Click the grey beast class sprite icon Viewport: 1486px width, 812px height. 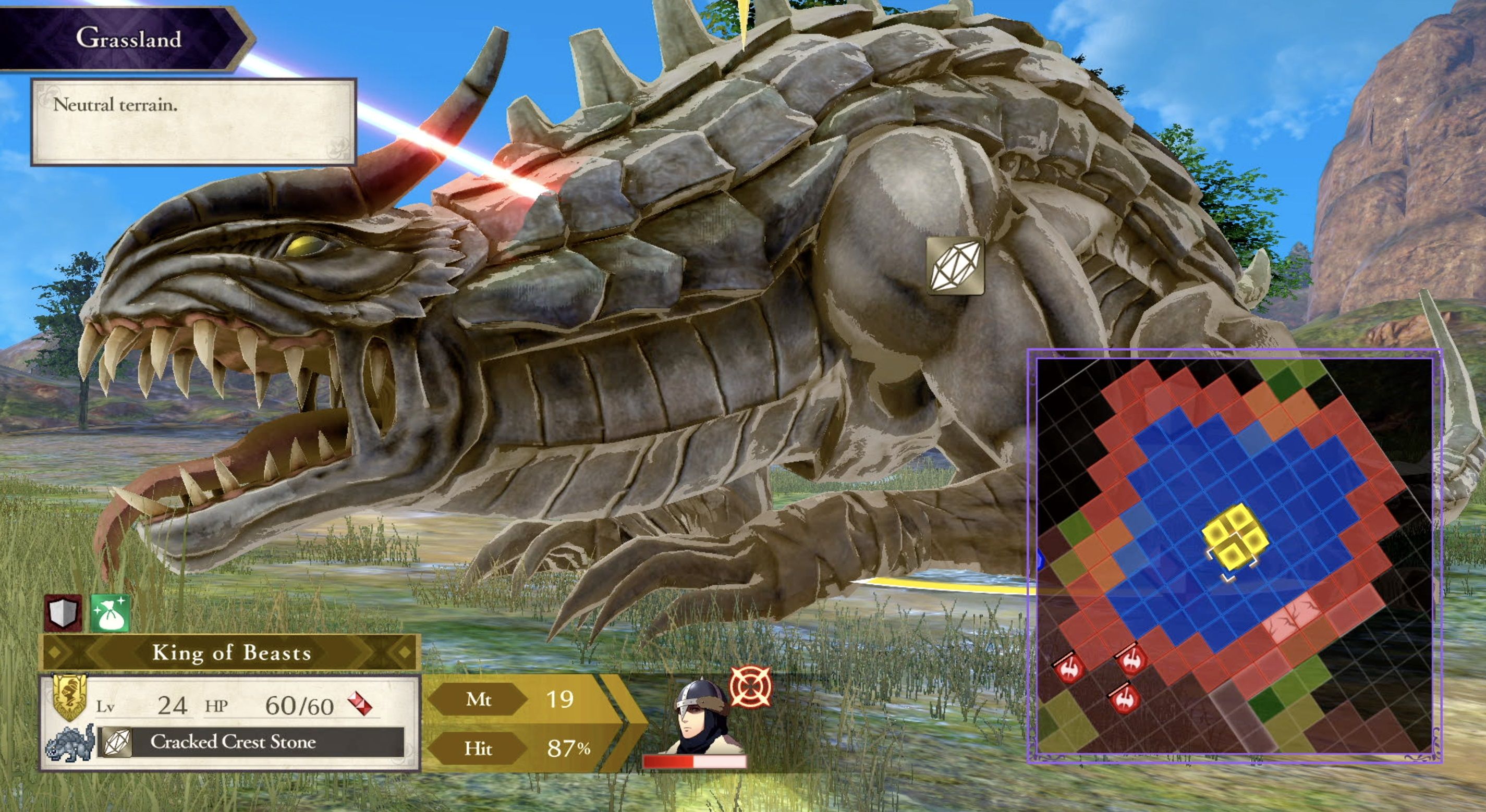click(70, 742)
